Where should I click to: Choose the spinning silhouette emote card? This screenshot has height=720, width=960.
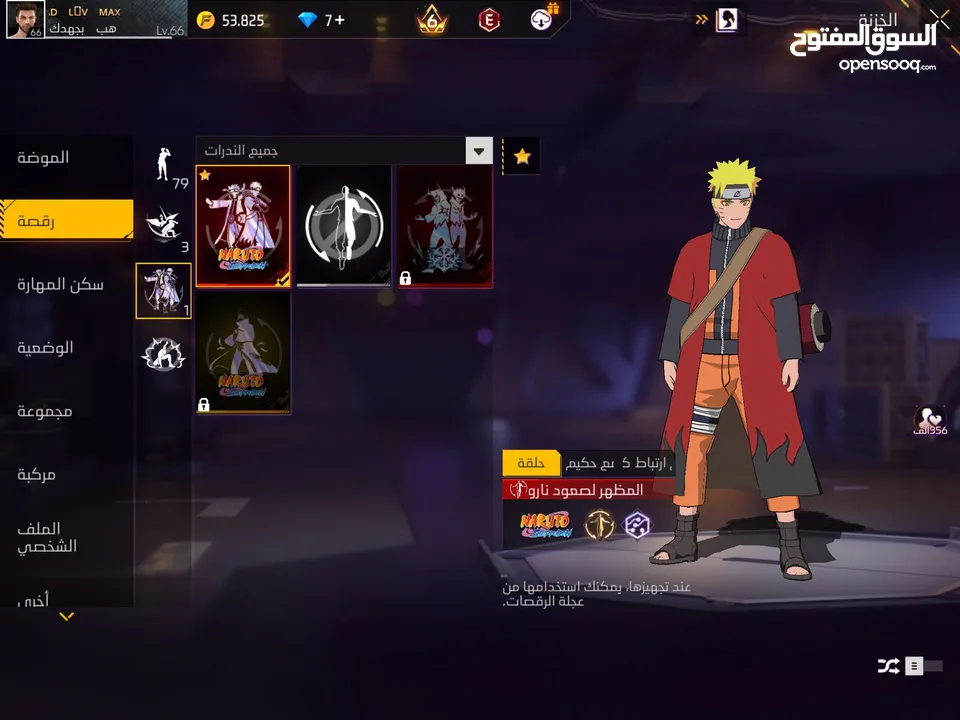[343, 226]
